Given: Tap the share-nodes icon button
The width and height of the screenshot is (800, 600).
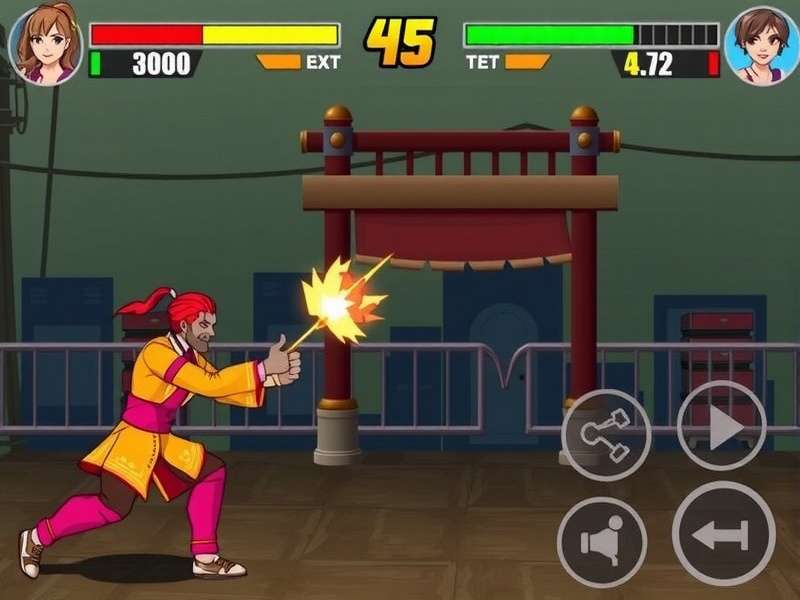Looking at the screenshot, I should [x=606, y=435].
